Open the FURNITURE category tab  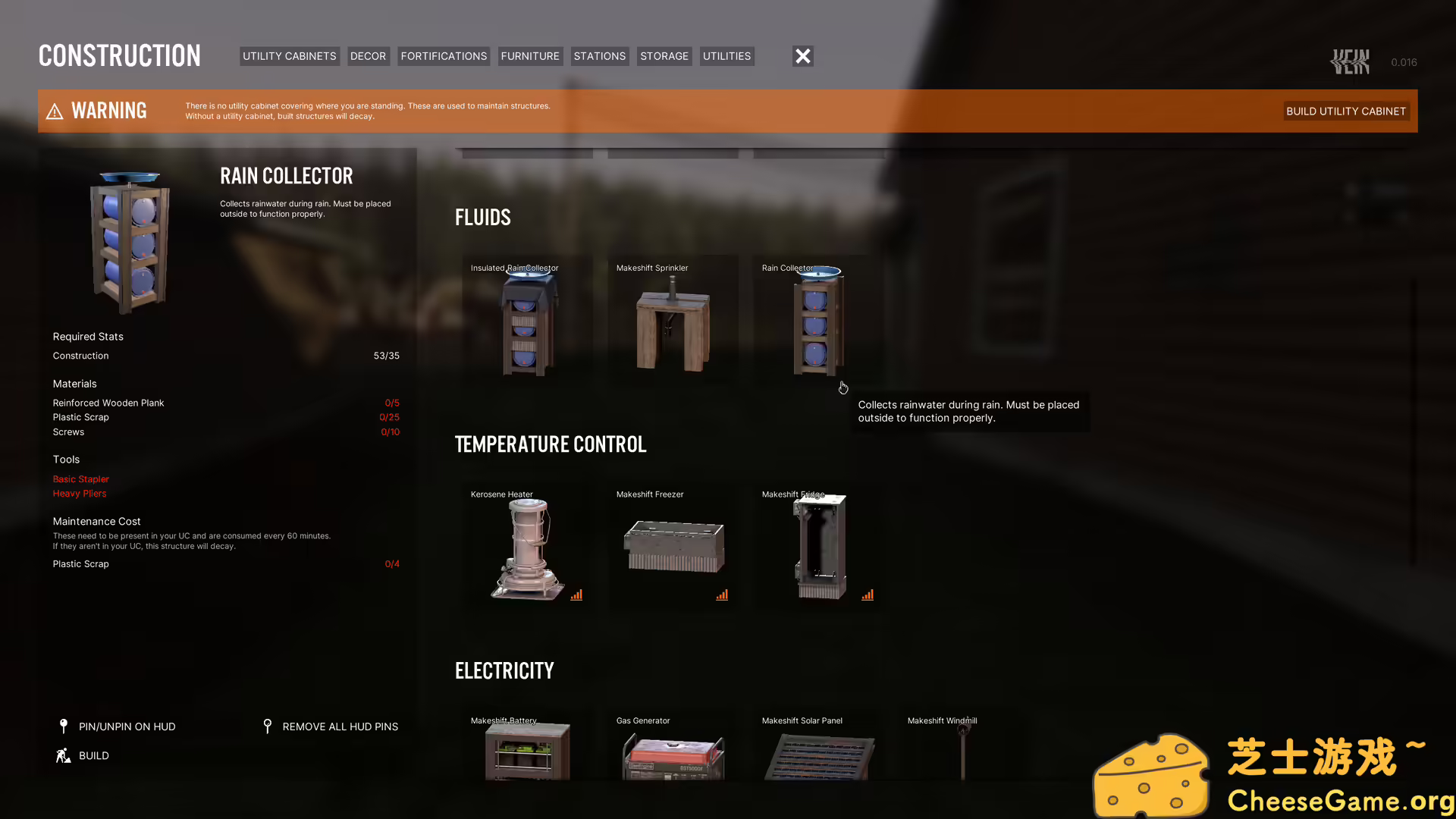coord(530,55)
